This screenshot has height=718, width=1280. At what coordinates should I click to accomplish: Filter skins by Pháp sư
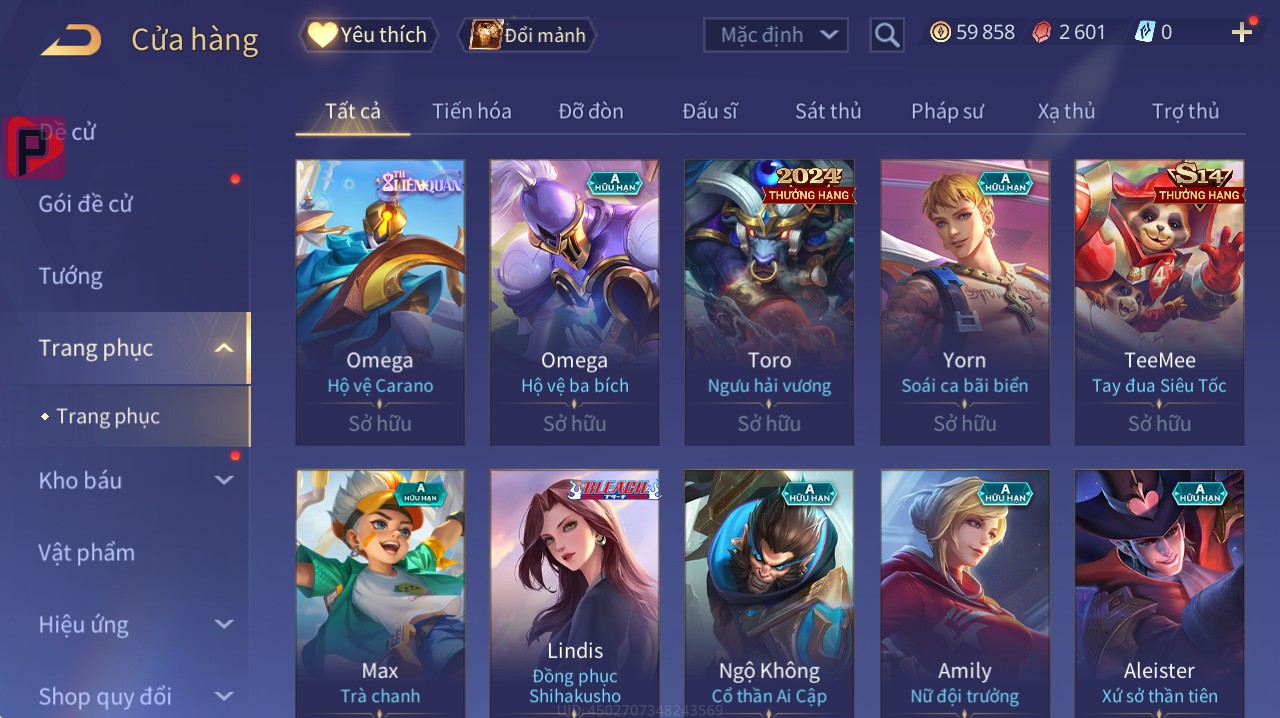point(947,111)
